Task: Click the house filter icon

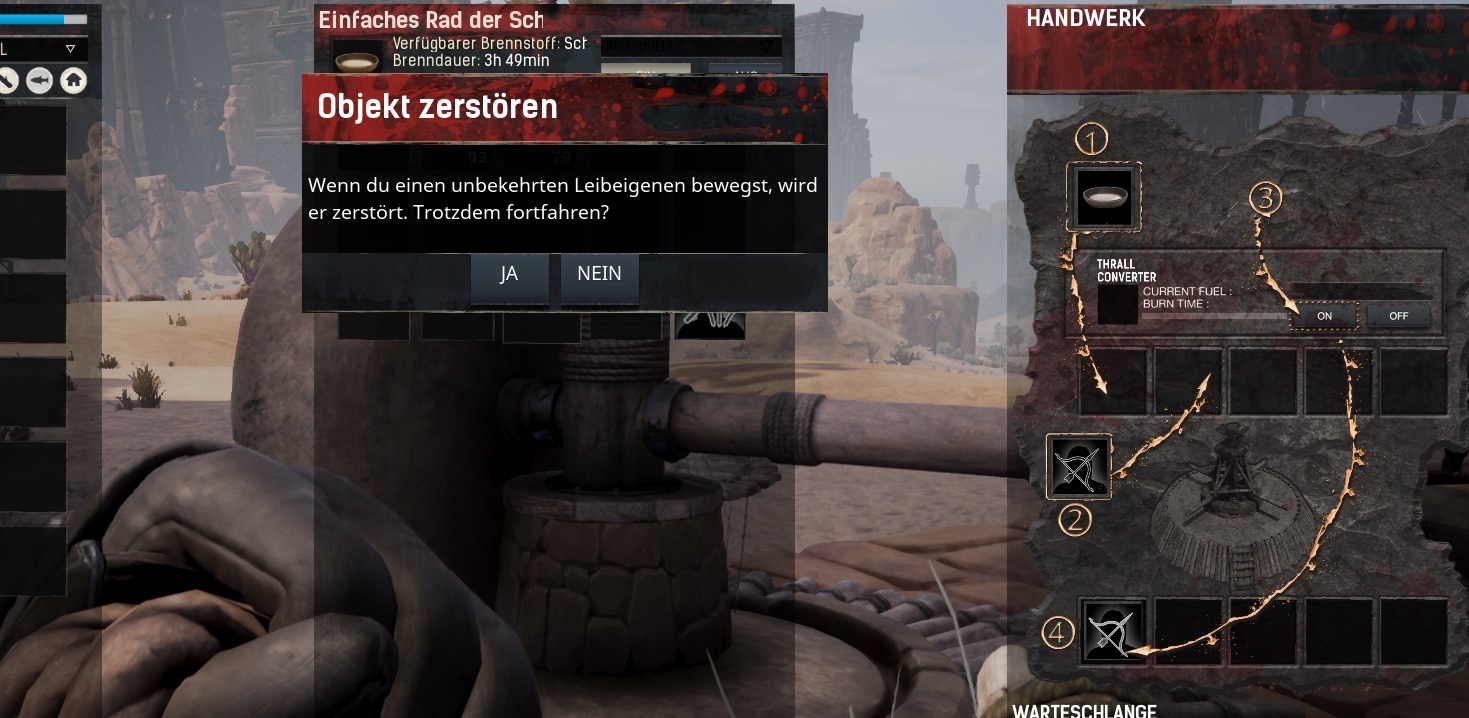Action: (x=73, y=81)
